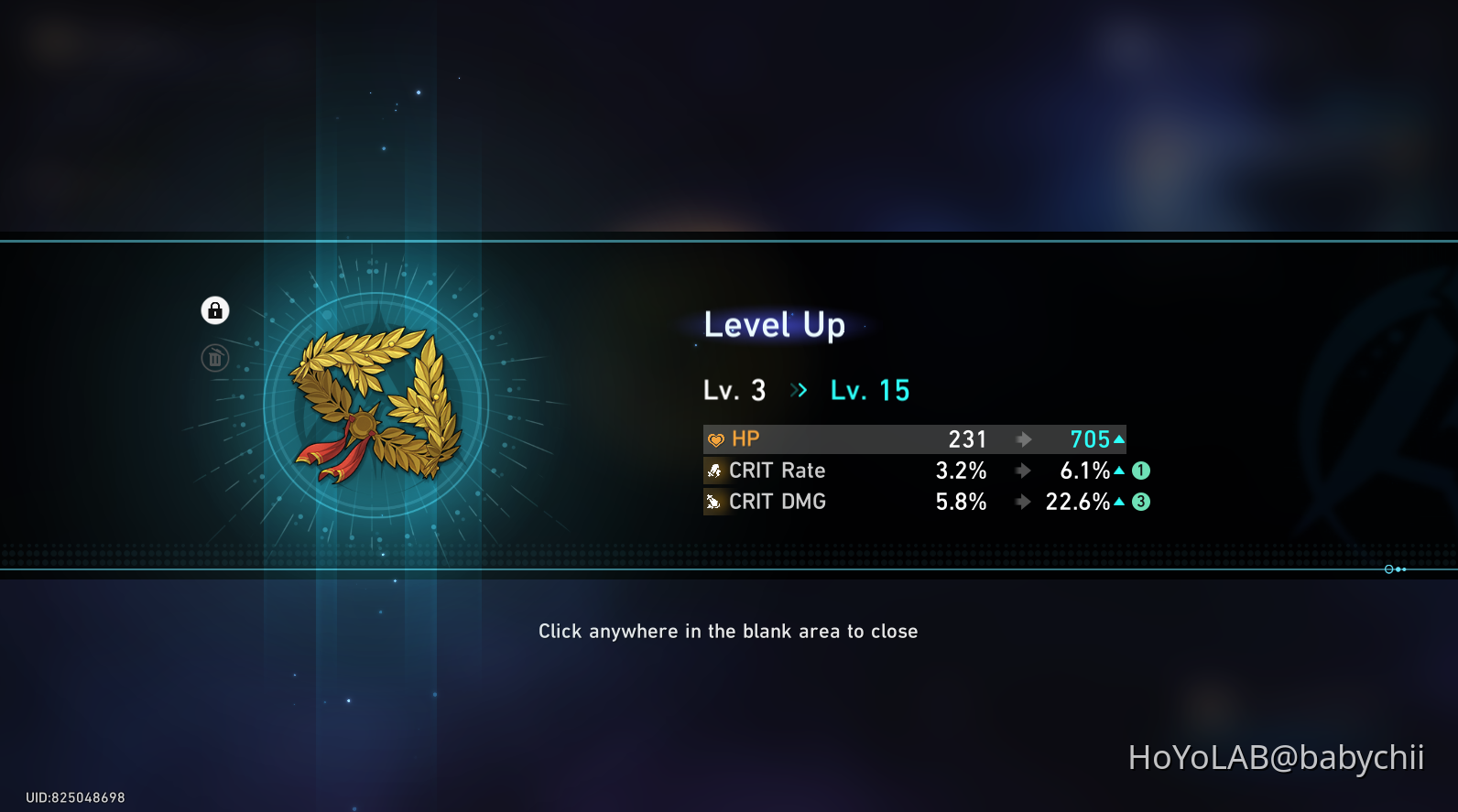Click the CRIT Rate stat icon
This screenshot has height=812, width=1458.
[715, 470]
